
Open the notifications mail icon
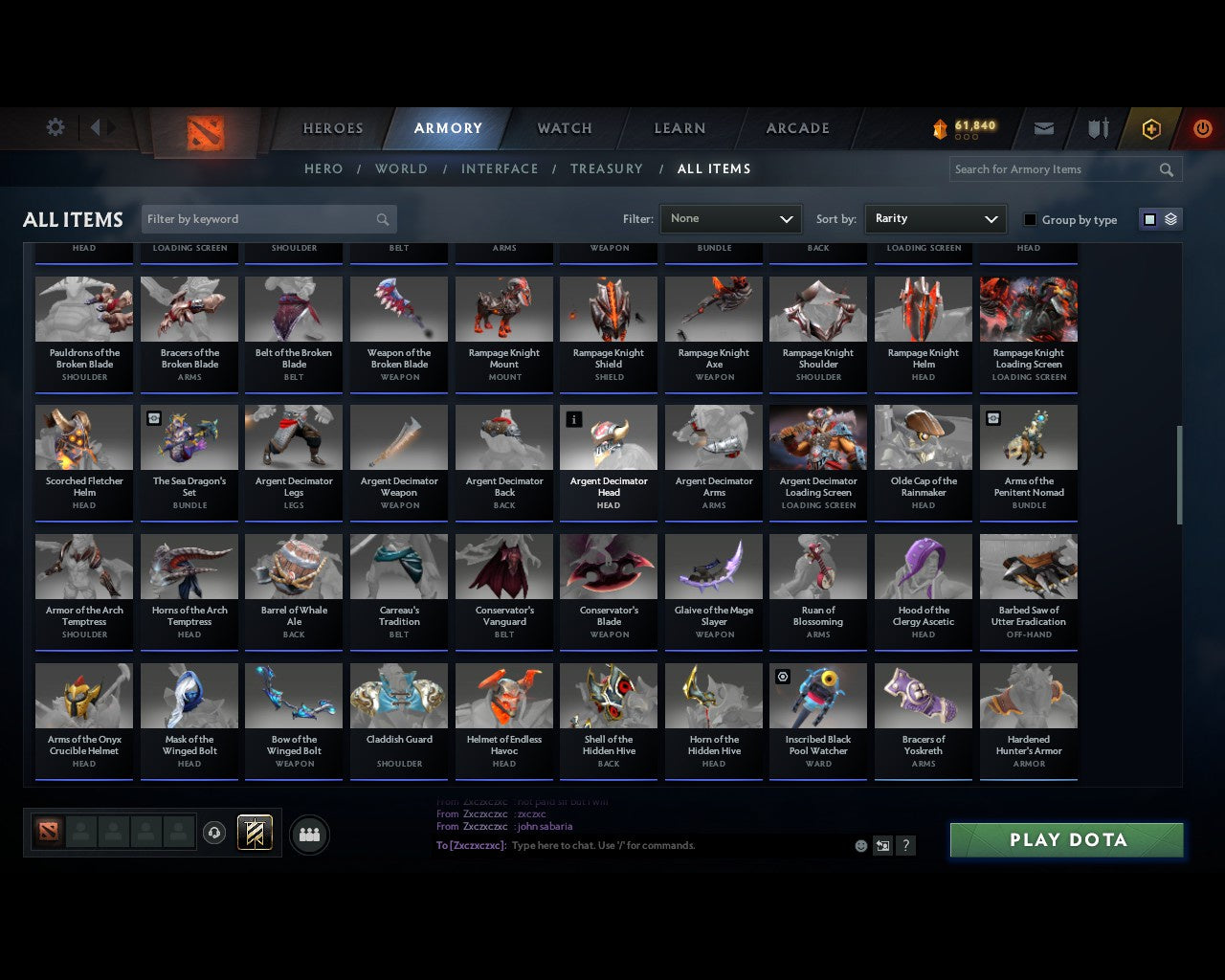[1043, 128]
